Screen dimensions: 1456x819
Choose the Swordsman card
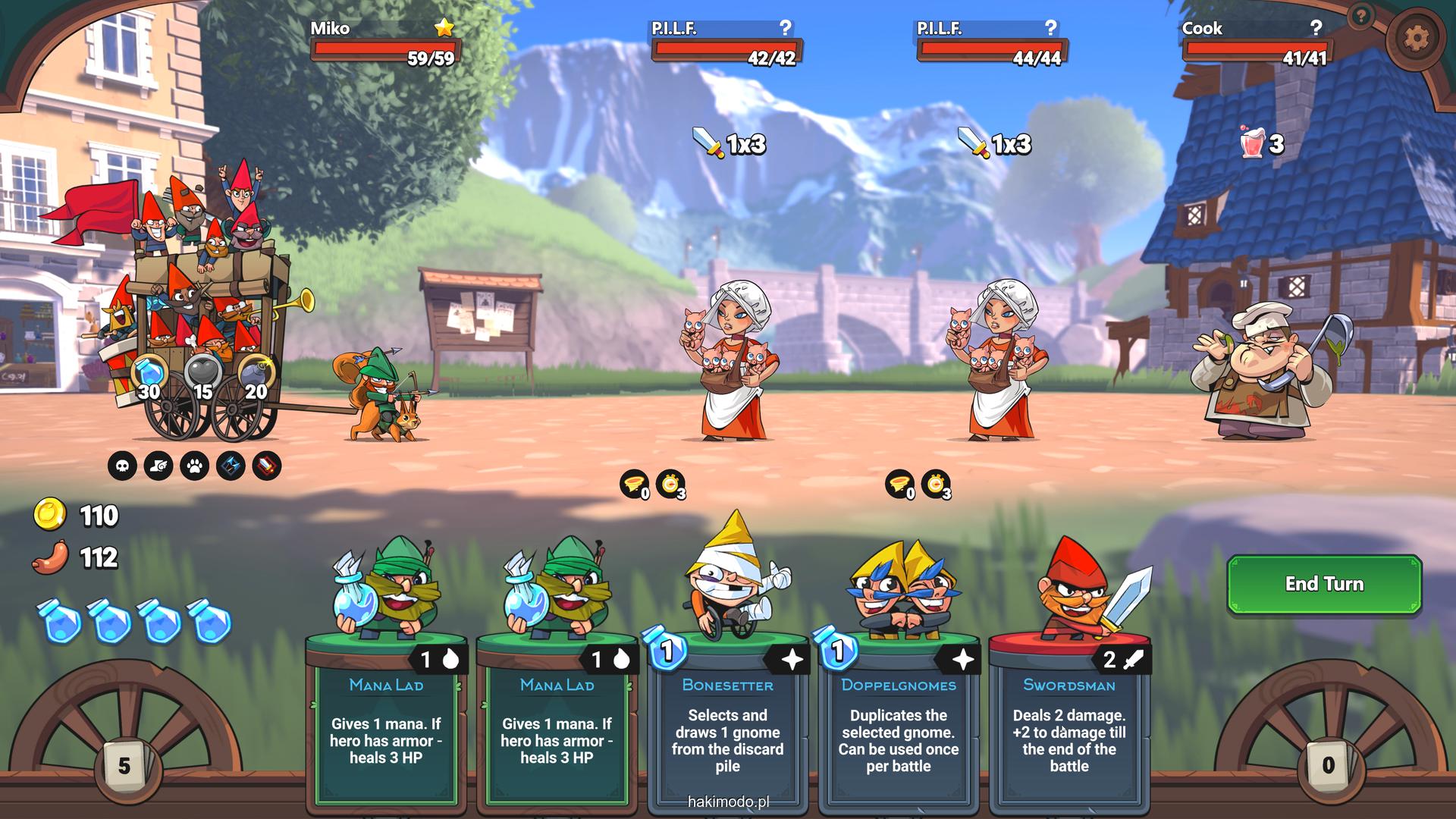[1068, 713]
